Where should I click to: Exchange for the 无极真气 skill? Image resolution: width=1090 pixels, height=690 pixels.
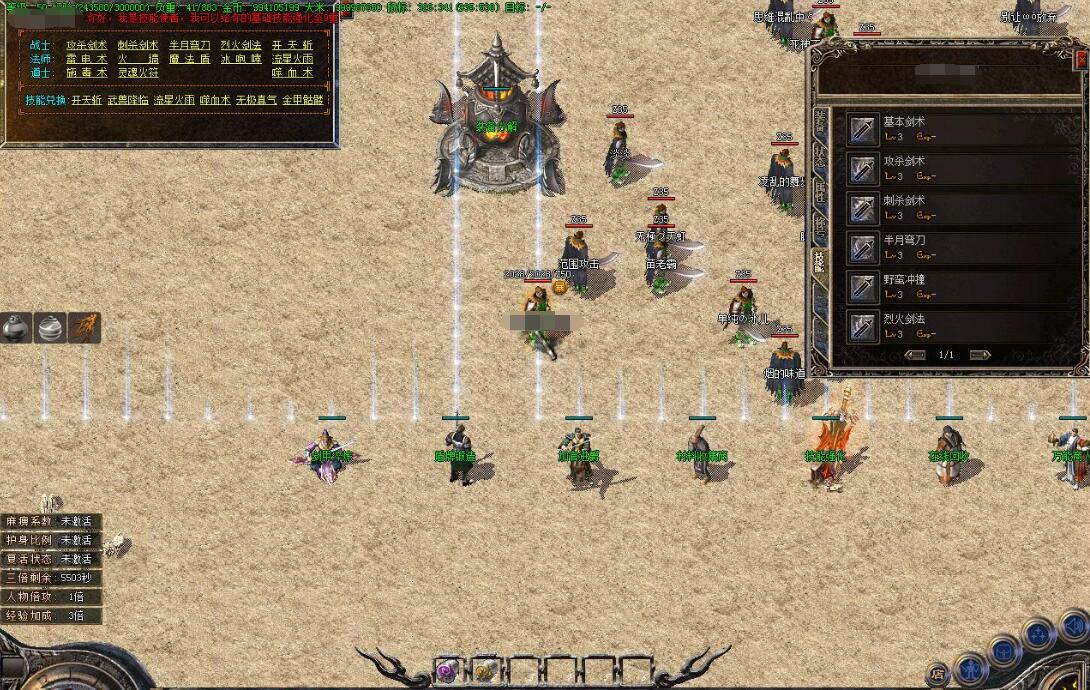[x=254, y=100]
